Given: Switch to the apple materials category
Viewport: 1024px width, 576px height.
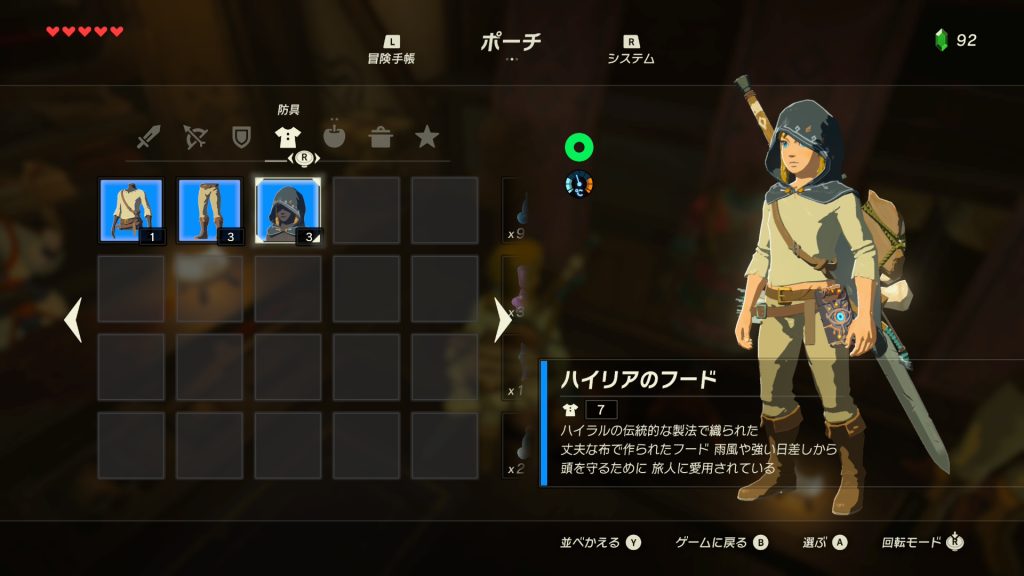Looking at the screenshot, I should tap(334, 137).
